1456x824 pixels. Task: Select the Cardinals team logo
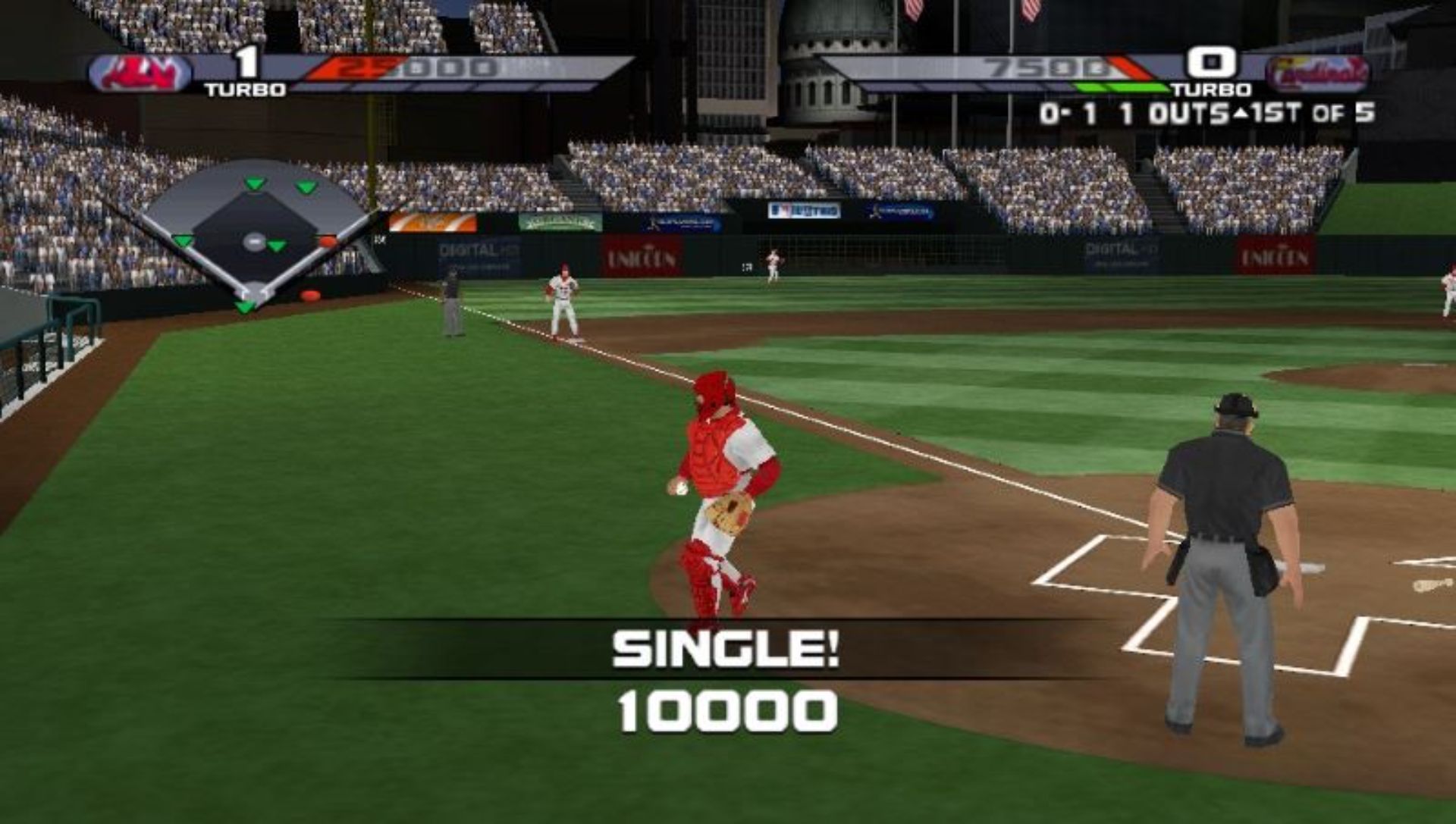(1317, 74)
